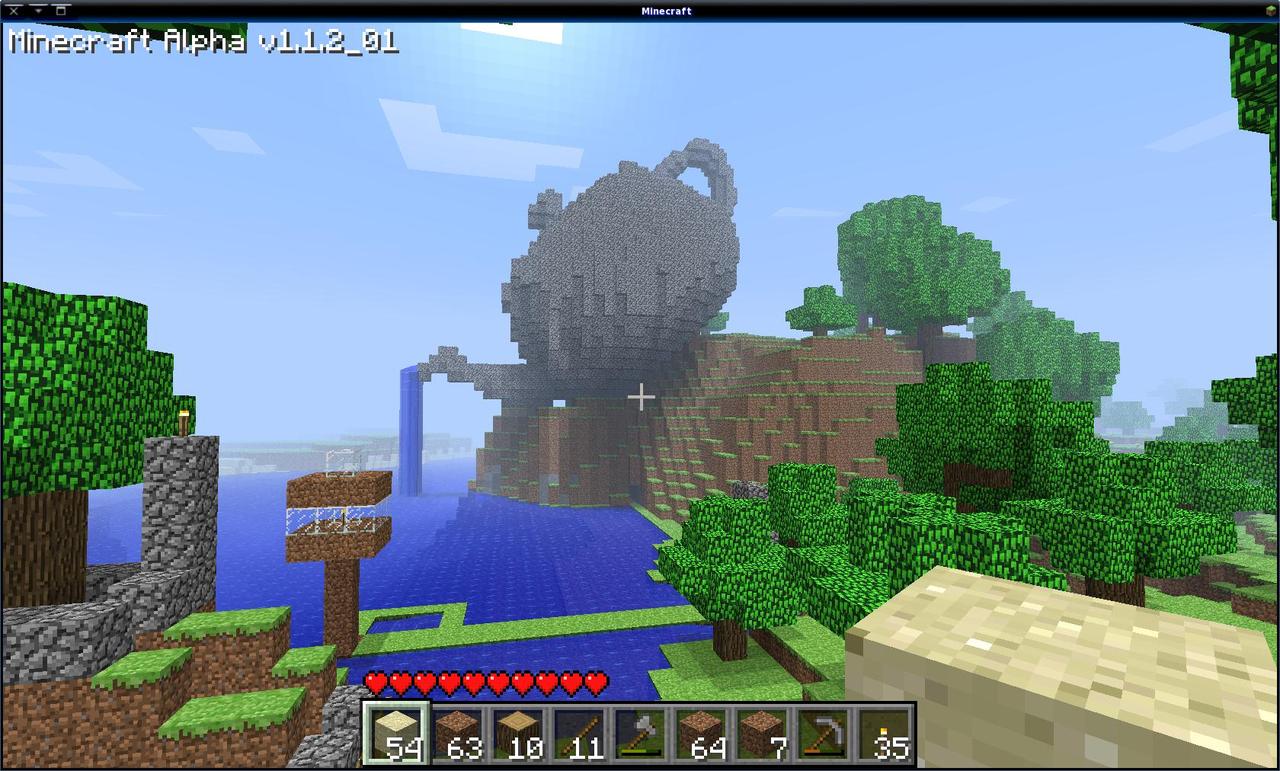This screenshot has height=771, width=1280.
Task: Click the torch on the cobblestone pillar
Action: click(183, 423)
